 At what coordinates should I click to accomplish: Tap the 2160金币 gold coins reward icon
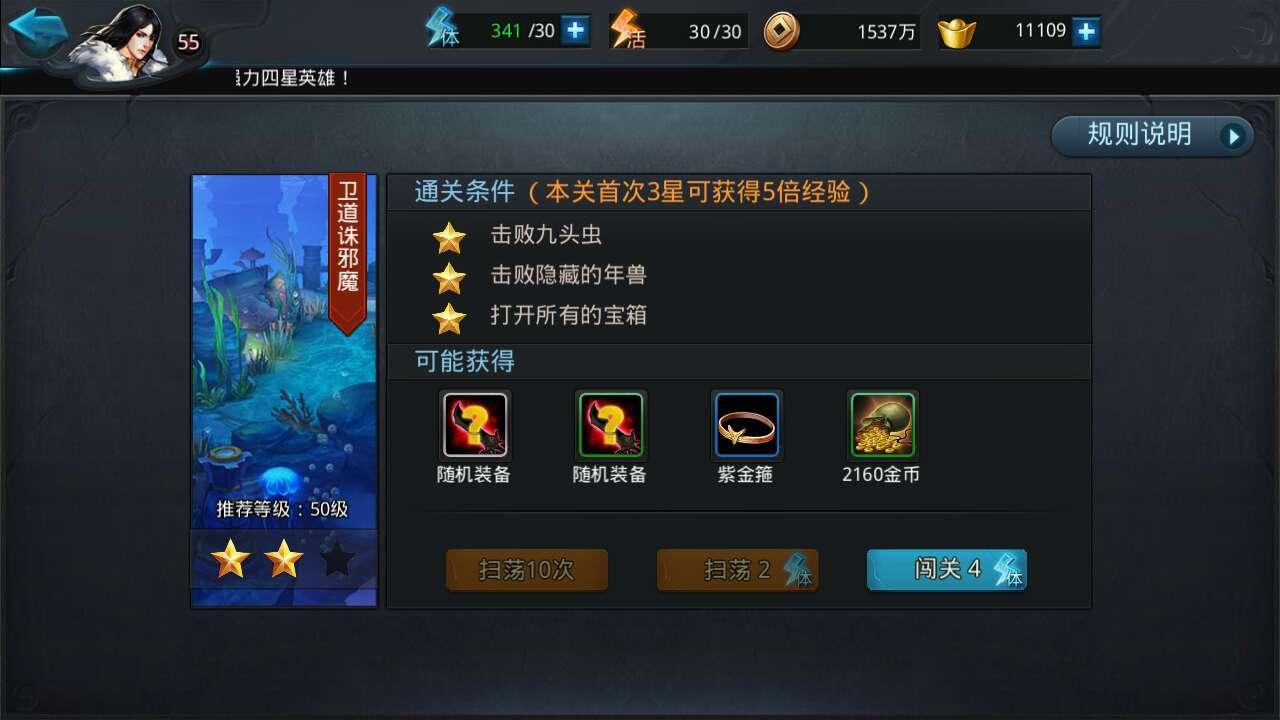coord(883,425)
